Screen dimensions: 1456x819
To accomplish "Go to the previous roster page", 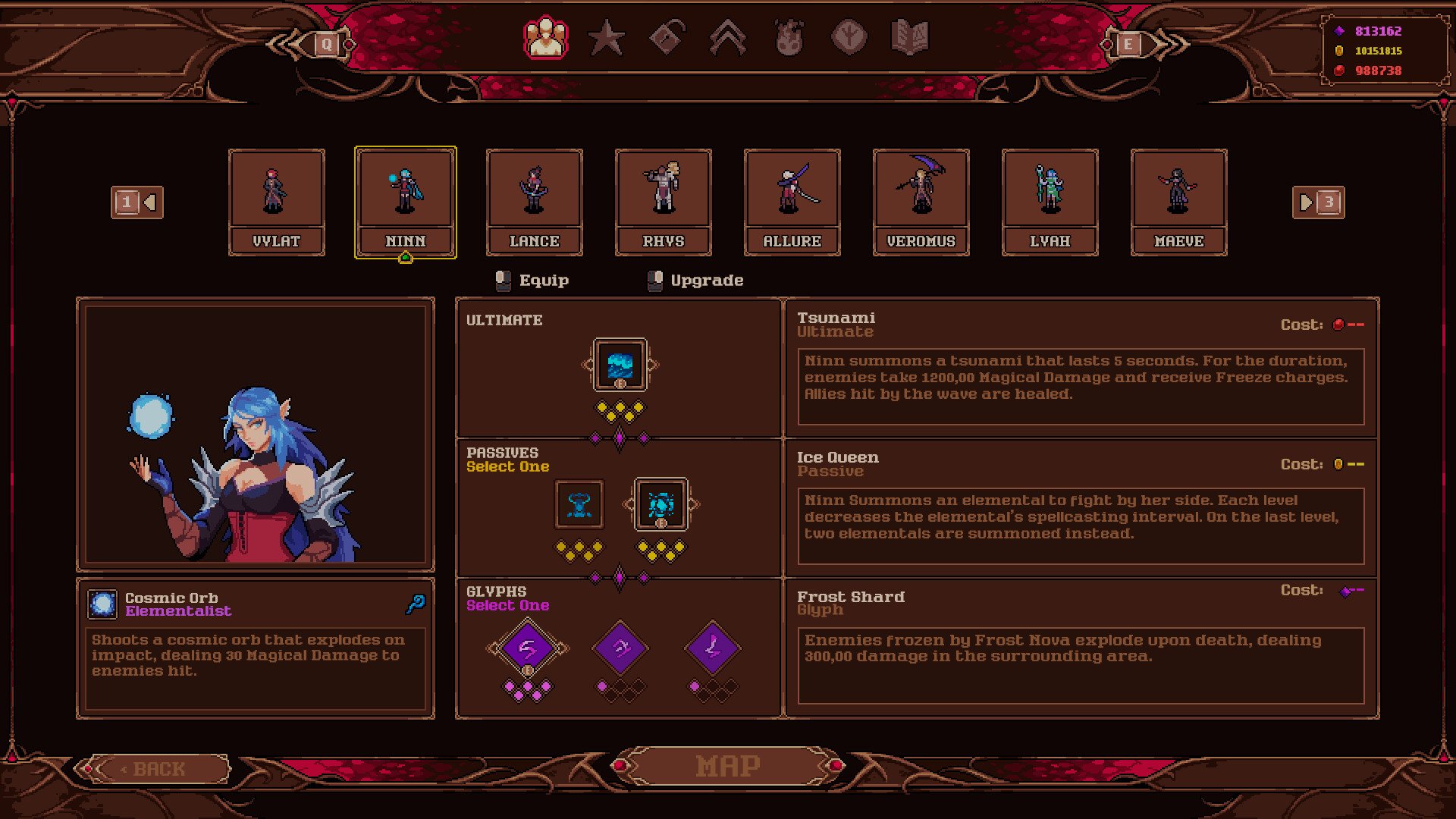I will click(x=137, y=202).
